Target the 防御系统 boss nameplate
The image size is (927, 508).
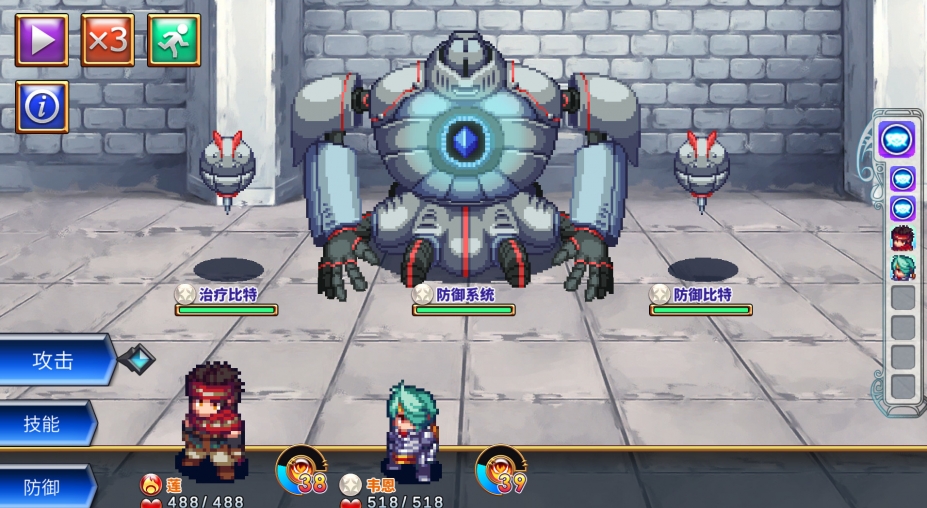463,295
